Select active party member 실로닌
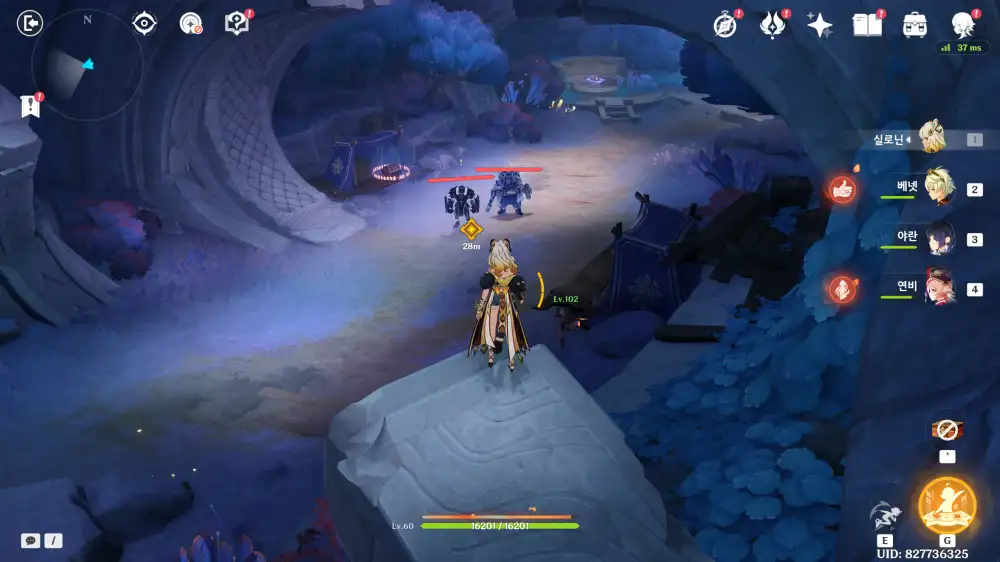 click(931, 140)
